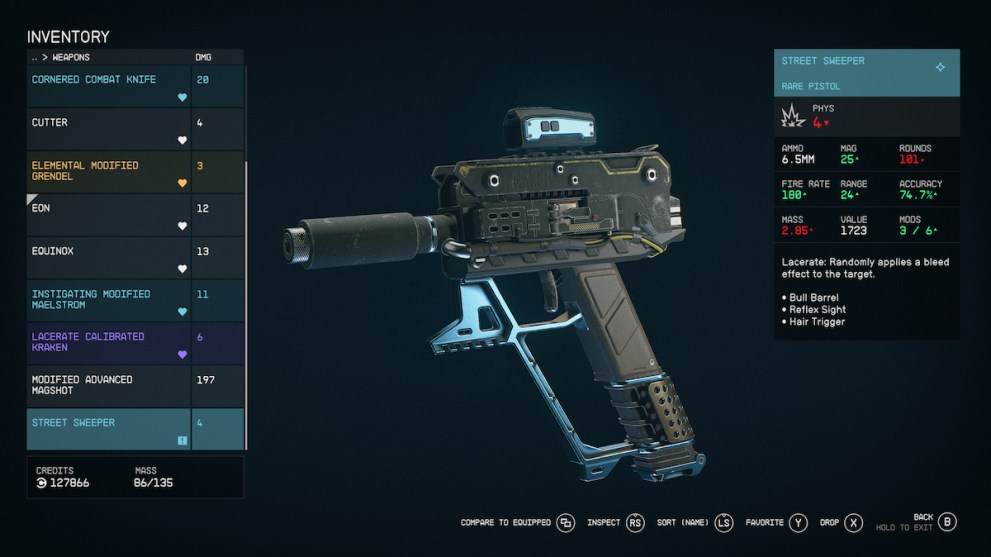The width and height of the screenshot is (991, 557).
Task: Pick the Modified Advanced Magshot row
Action: click(108, 385)
